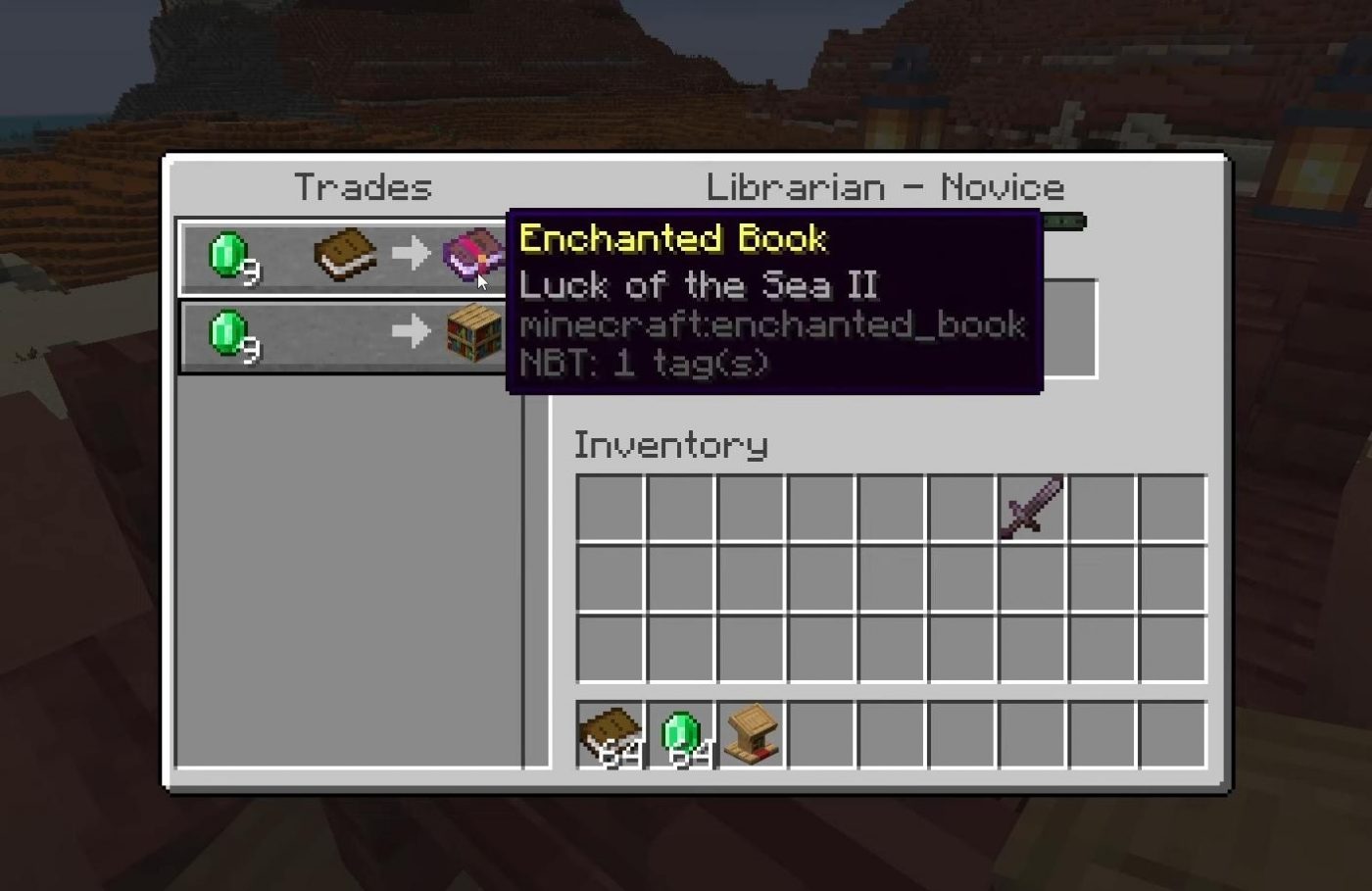Click the lectern item in the hotbar
Viewport: 1372px width, 891px height.
click(755, 735)
